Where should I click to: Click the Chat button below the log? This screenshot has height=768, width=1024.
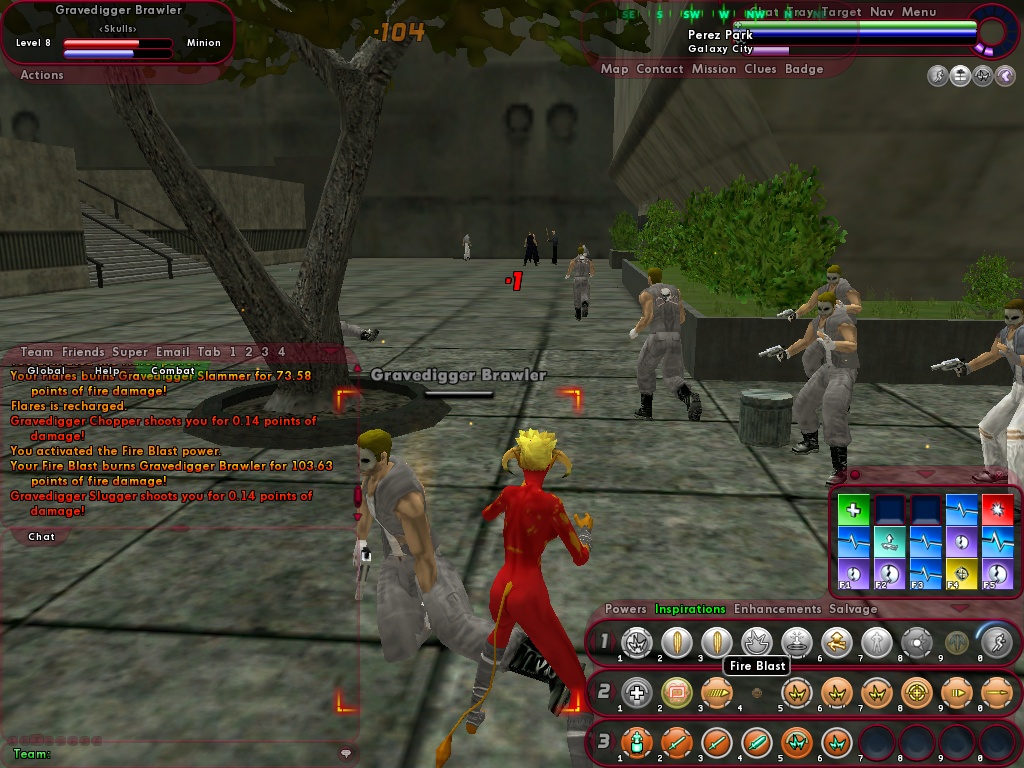coord(42,537)
